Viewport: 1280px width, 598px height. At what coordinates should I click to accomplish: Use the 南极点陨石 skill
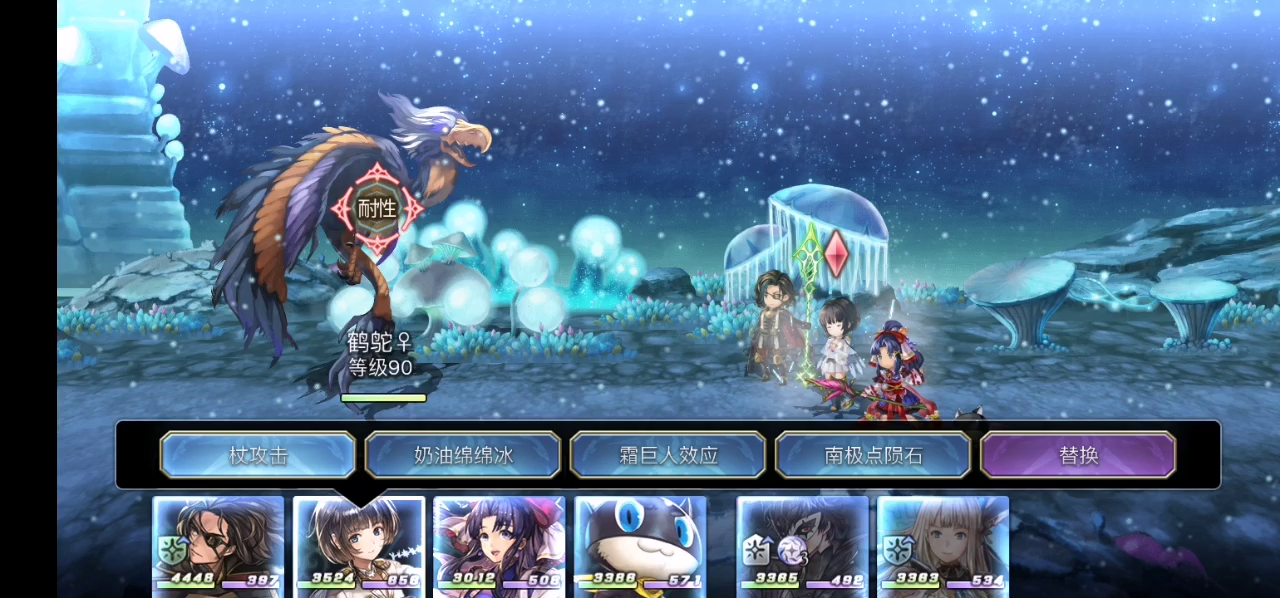click(873, 455)
